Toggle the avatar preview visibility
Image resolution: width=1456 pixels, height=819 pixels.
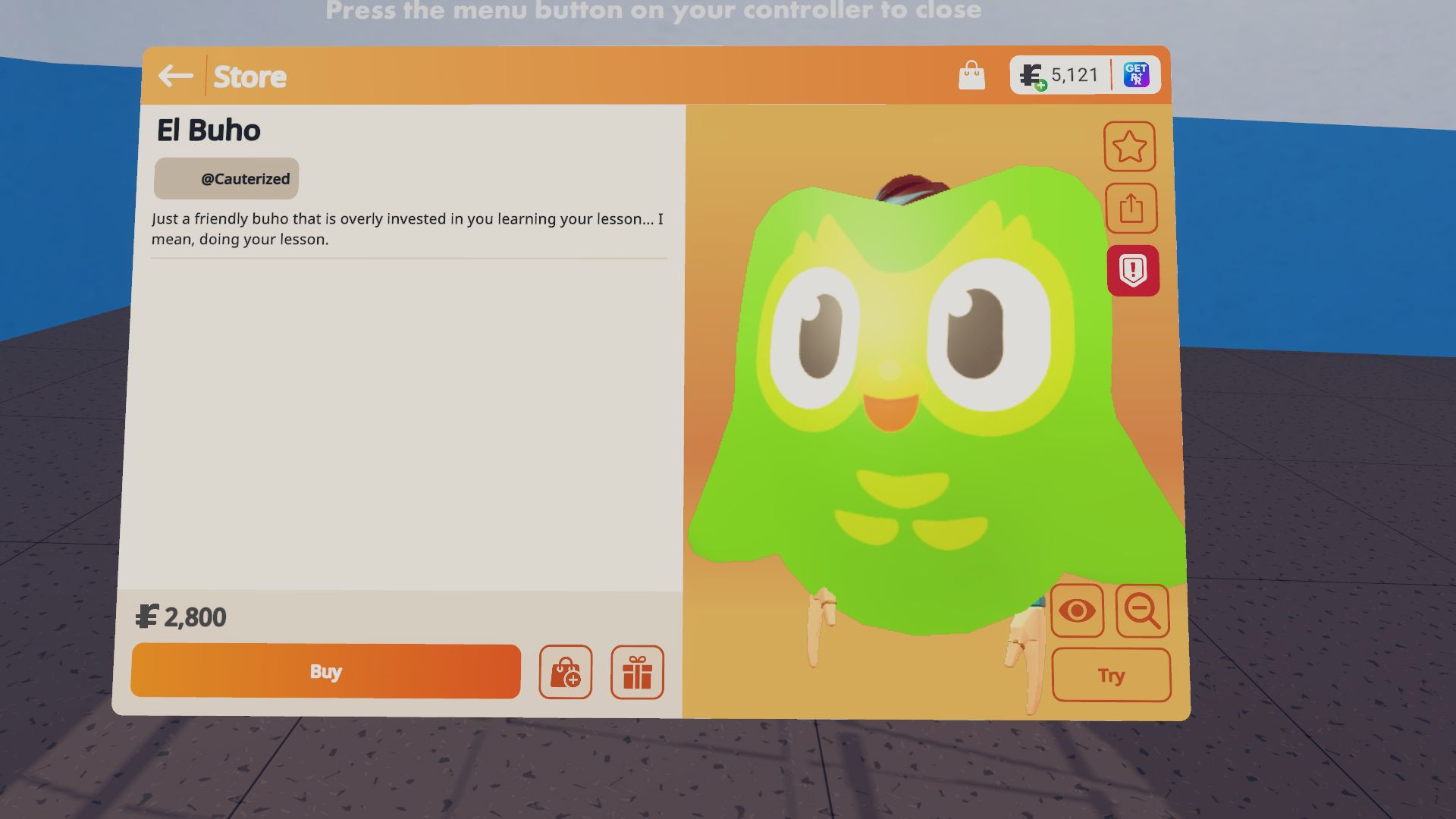(x=1078, y=611)
